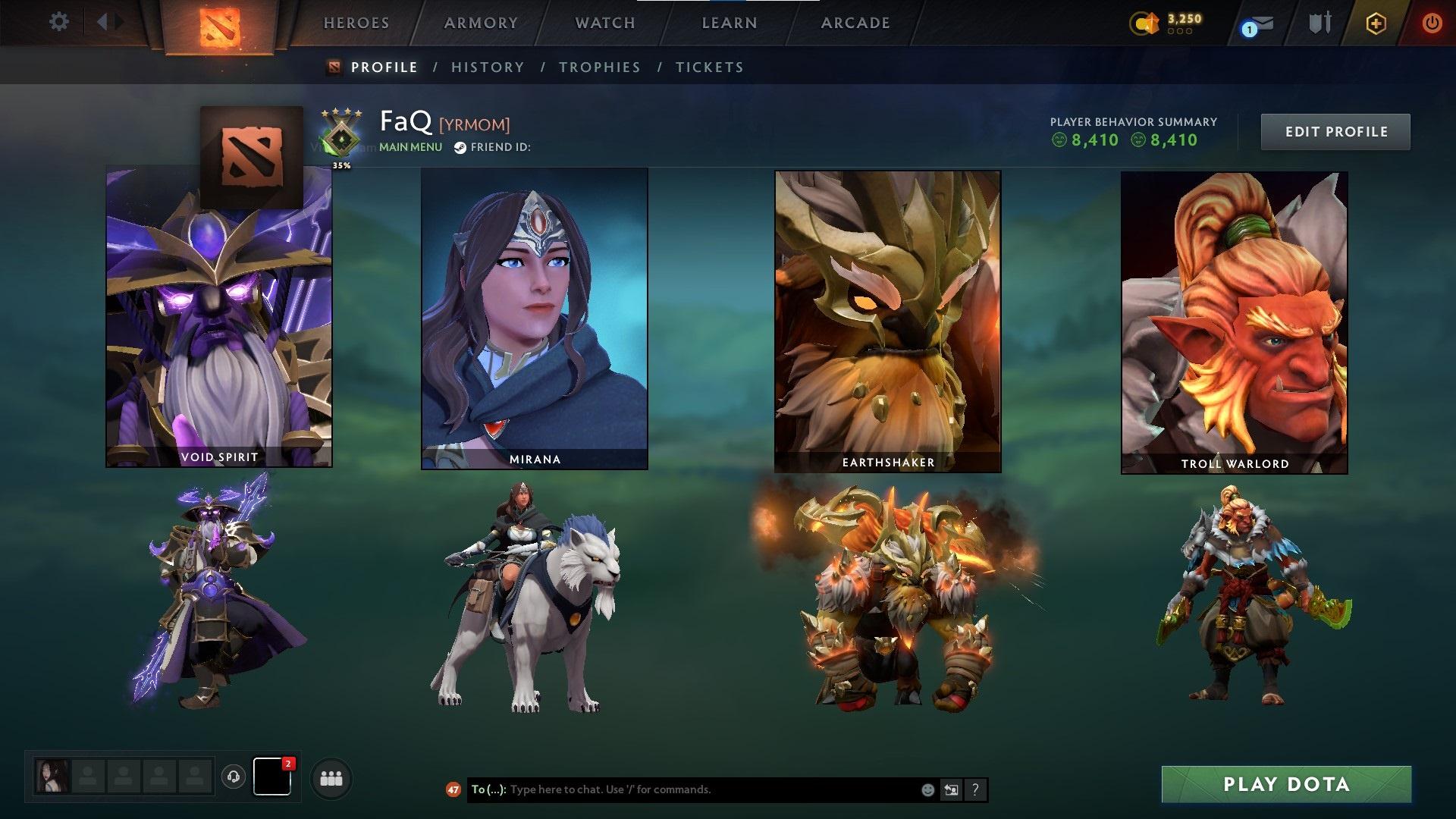Click the power/disconnect button top right

point(1432,24)
